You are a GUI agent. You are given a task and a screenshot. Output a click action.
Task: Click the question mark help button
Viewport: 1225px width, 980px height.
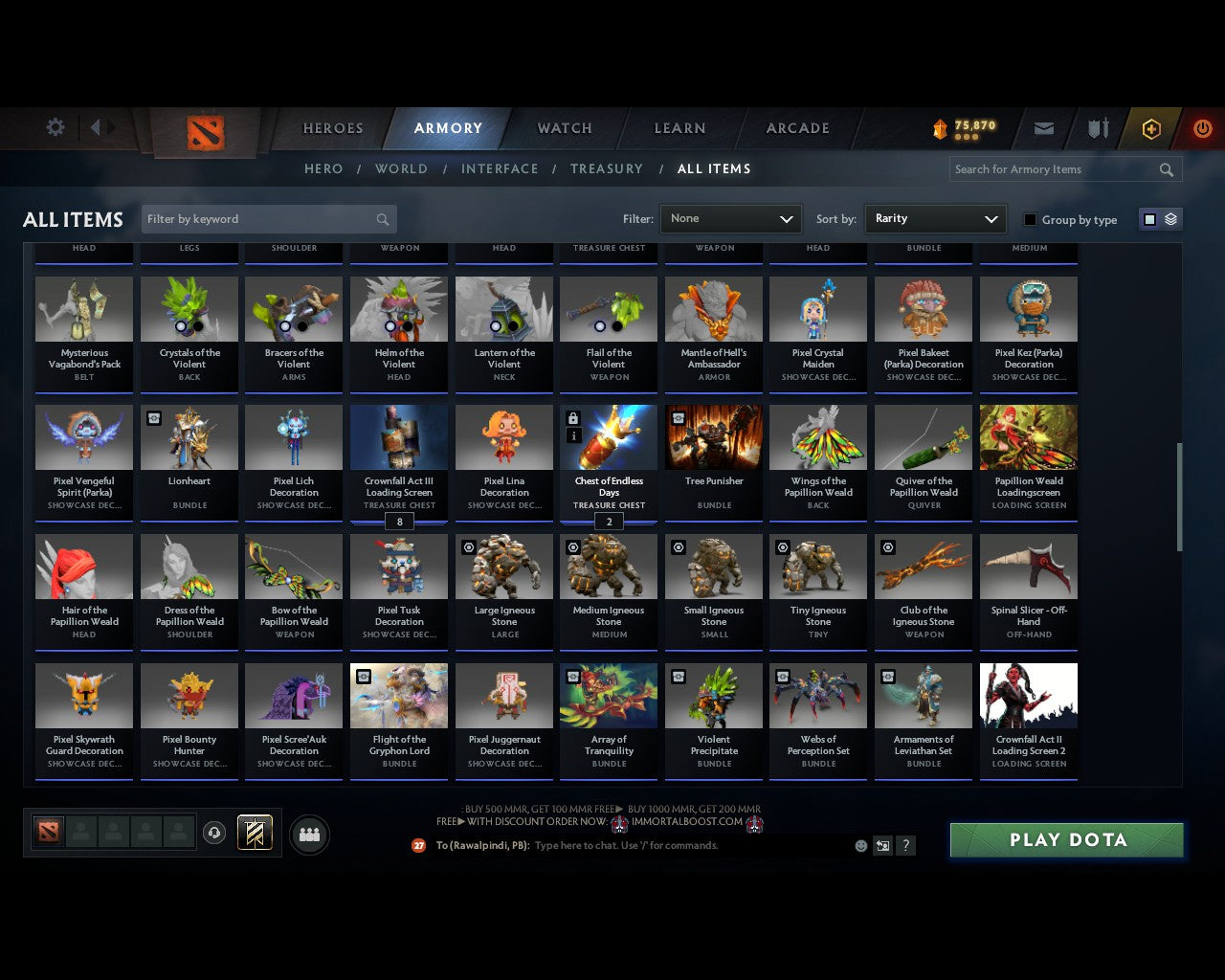pos(905,845)
